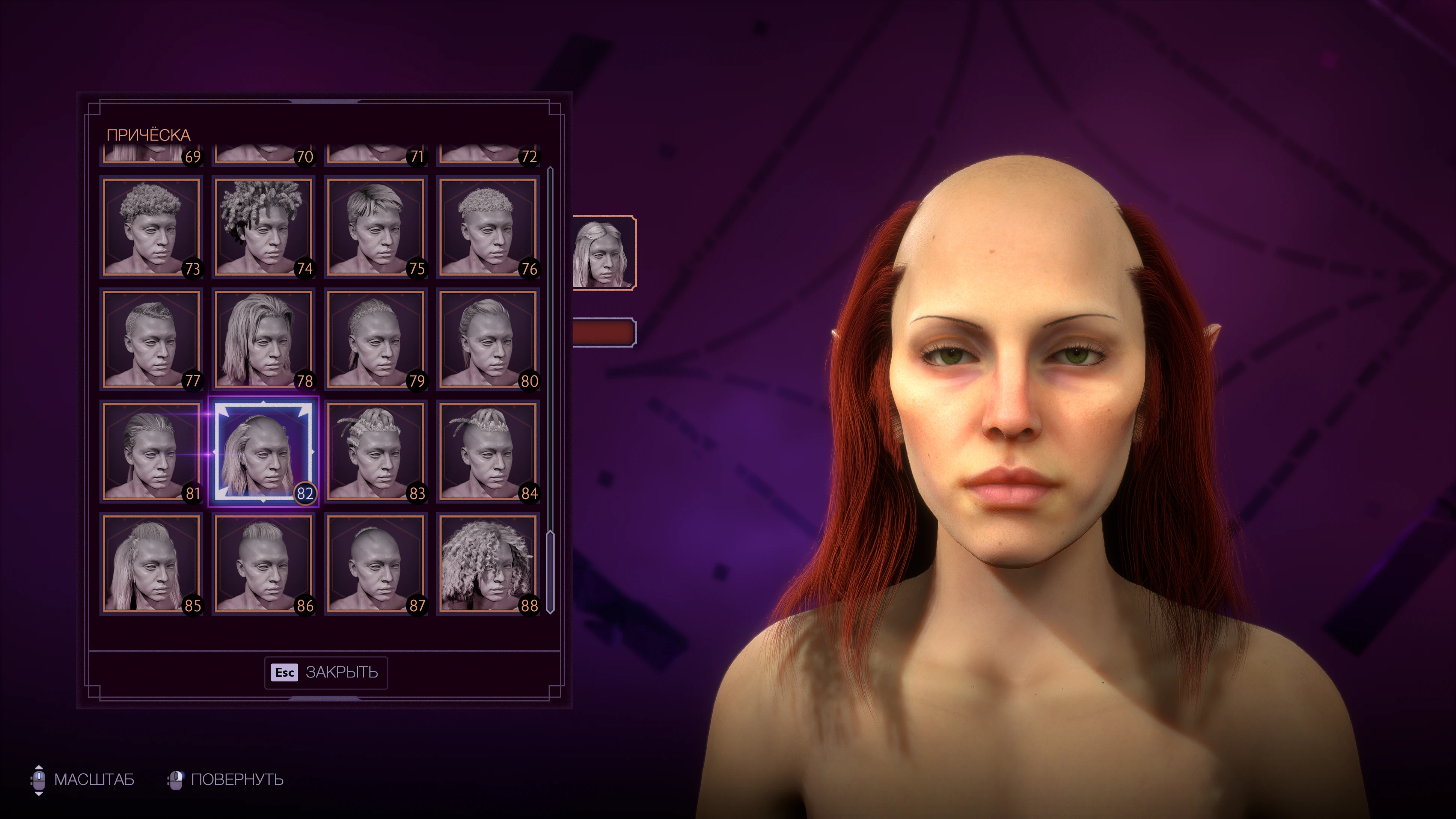Image resolution: width=1456 pixels, height=819 pixels.
Task: Click the hairstyle list scrollbar
Action: 550,571
